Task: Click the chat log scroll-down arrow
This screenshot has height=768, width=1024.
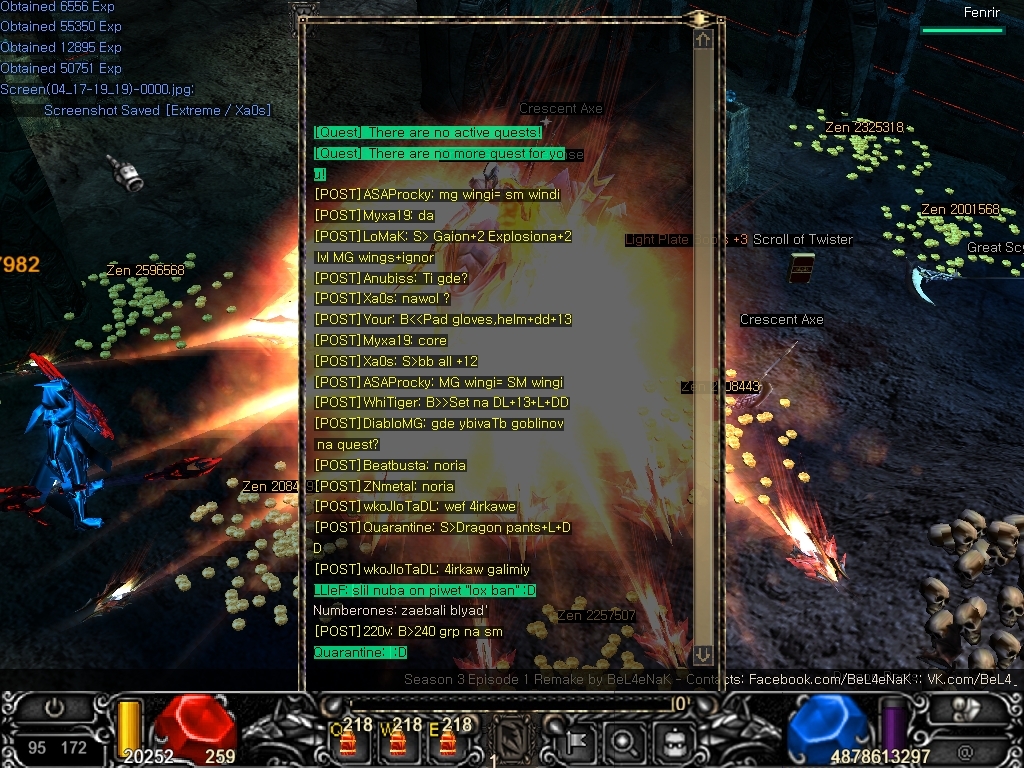Action: (x=703, y=655)
